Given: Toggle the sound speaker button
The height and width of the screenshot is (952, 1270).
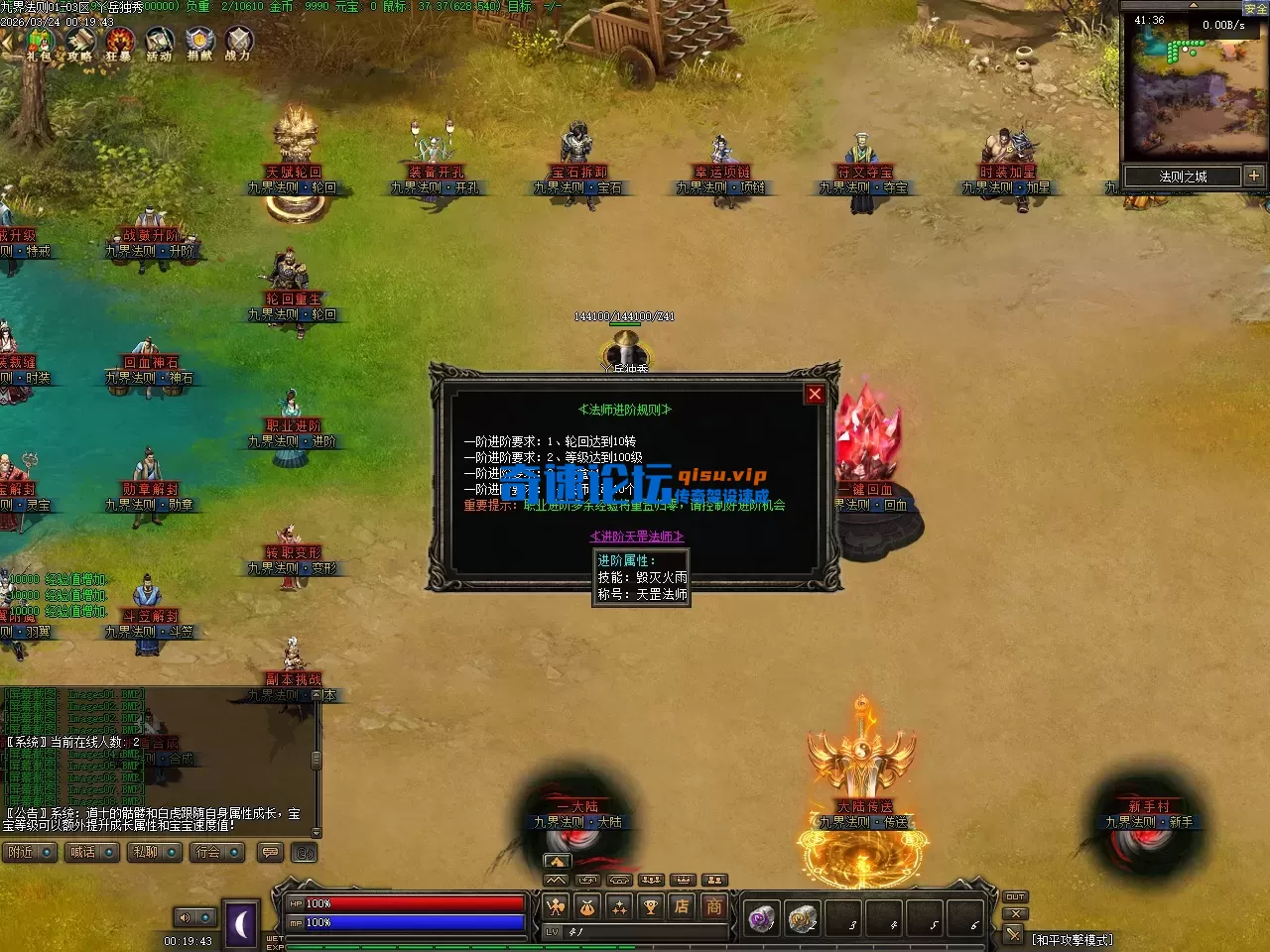Looking at the screenshot, I should pos(185,917).
